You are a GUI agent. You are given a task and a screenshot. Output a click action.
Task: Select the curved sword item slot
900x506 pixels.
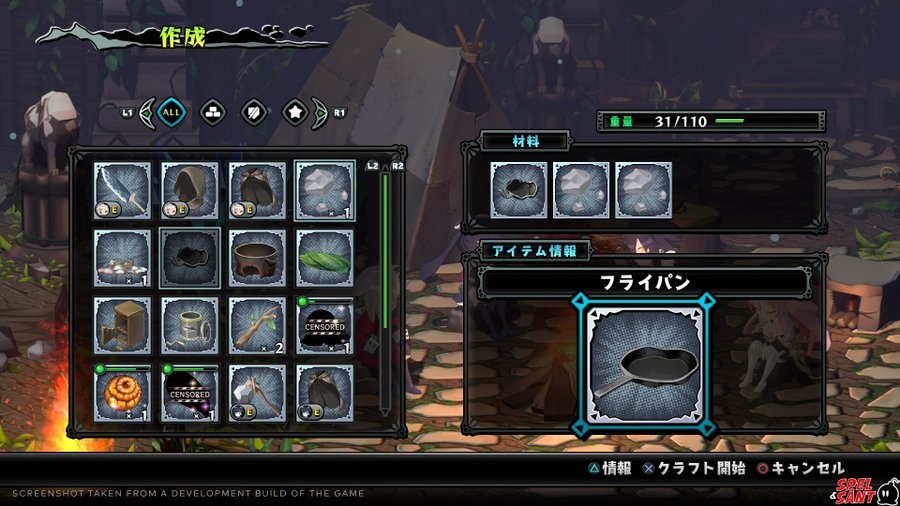pos(123,191)
